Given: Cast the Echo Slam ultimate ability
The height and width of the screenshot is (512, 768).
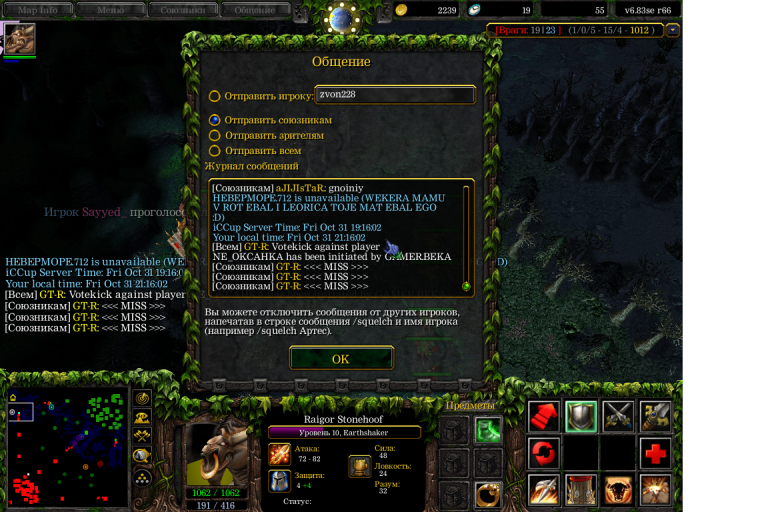Looking at the screenshot, I should point(656,491).
